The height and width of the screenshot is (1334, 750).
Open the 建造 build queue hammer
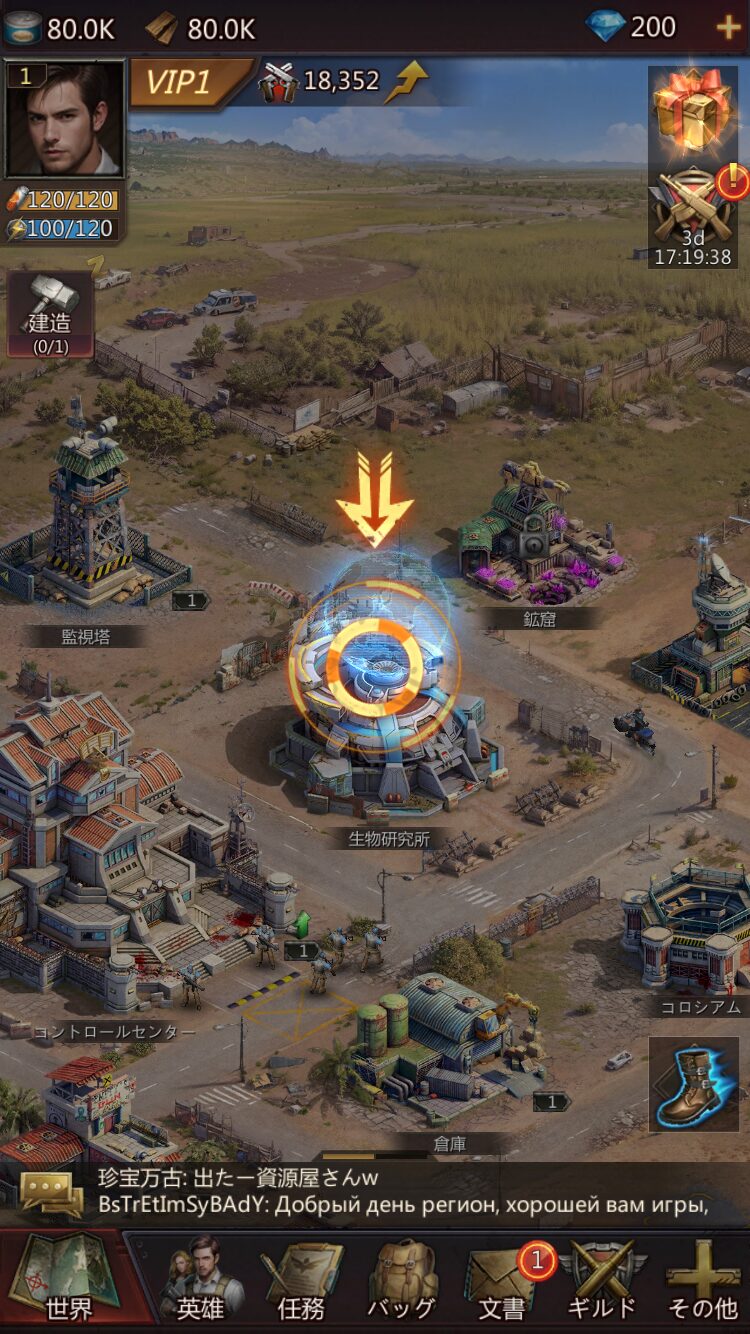click(50, 314)
